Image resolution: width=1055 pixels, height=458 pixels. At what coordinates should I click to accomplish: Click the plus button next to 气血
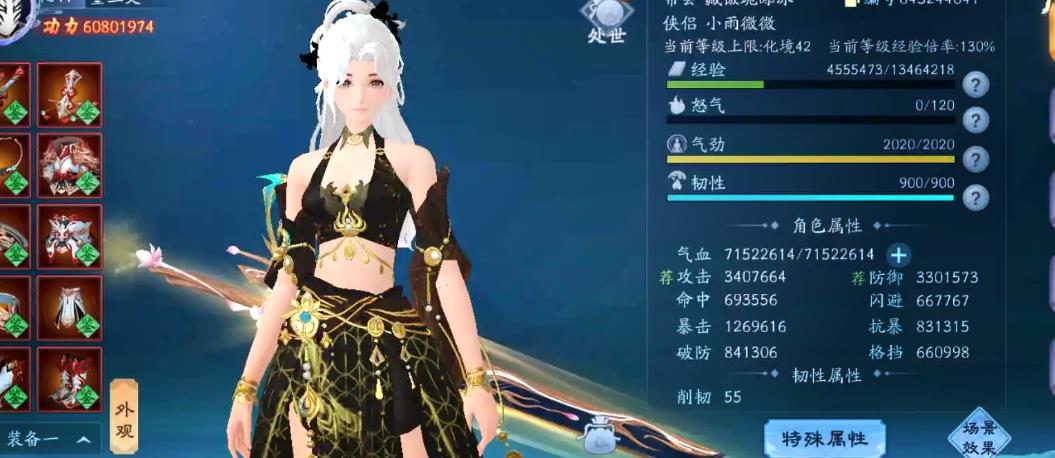899,254
